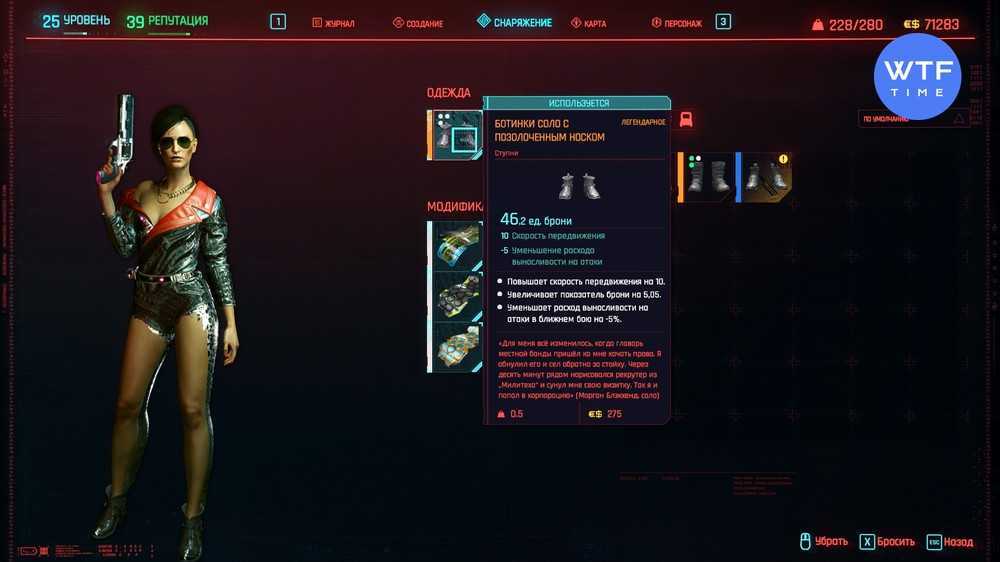Switch to the Создание crafting tab
Image resolution: width=1000 pixels, height=562 pixels.
tap(418, 22)
